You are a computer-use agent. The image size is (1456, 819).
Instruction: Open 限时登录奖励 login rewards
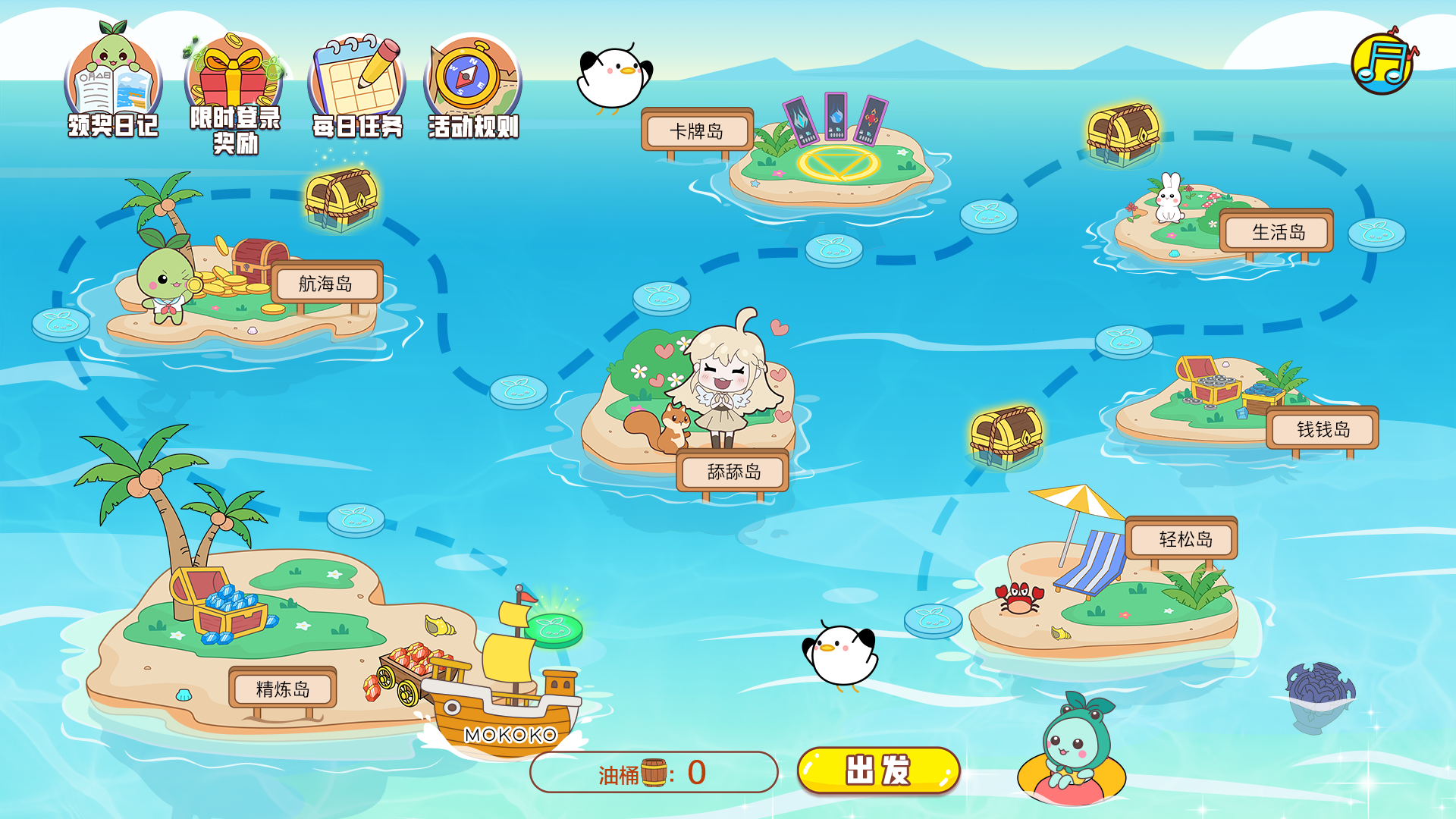point(235,91)
